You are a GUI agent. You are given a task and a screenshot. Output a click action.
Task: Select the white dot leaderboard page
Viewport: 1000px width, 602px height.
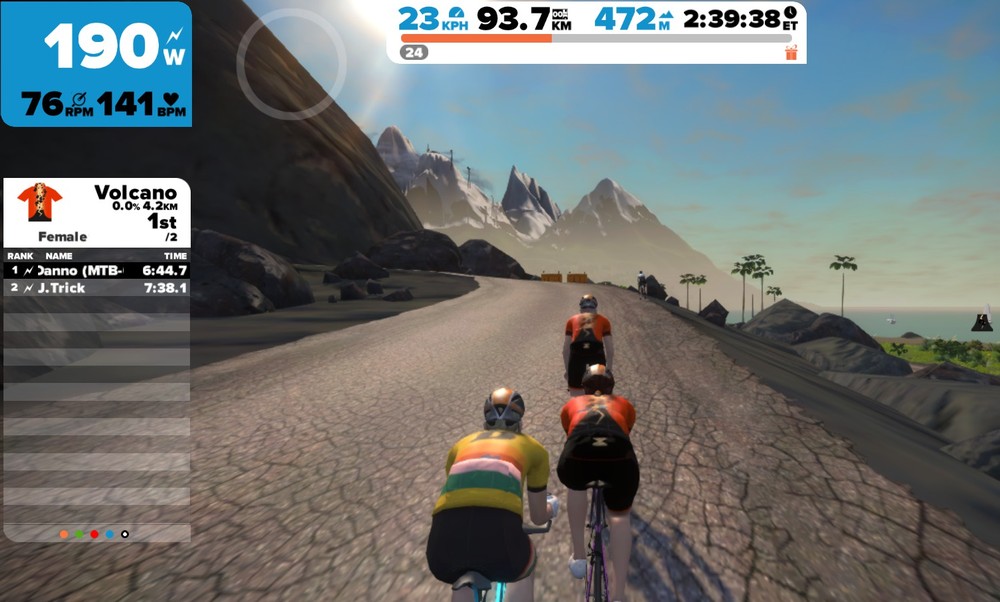point(125,534)
